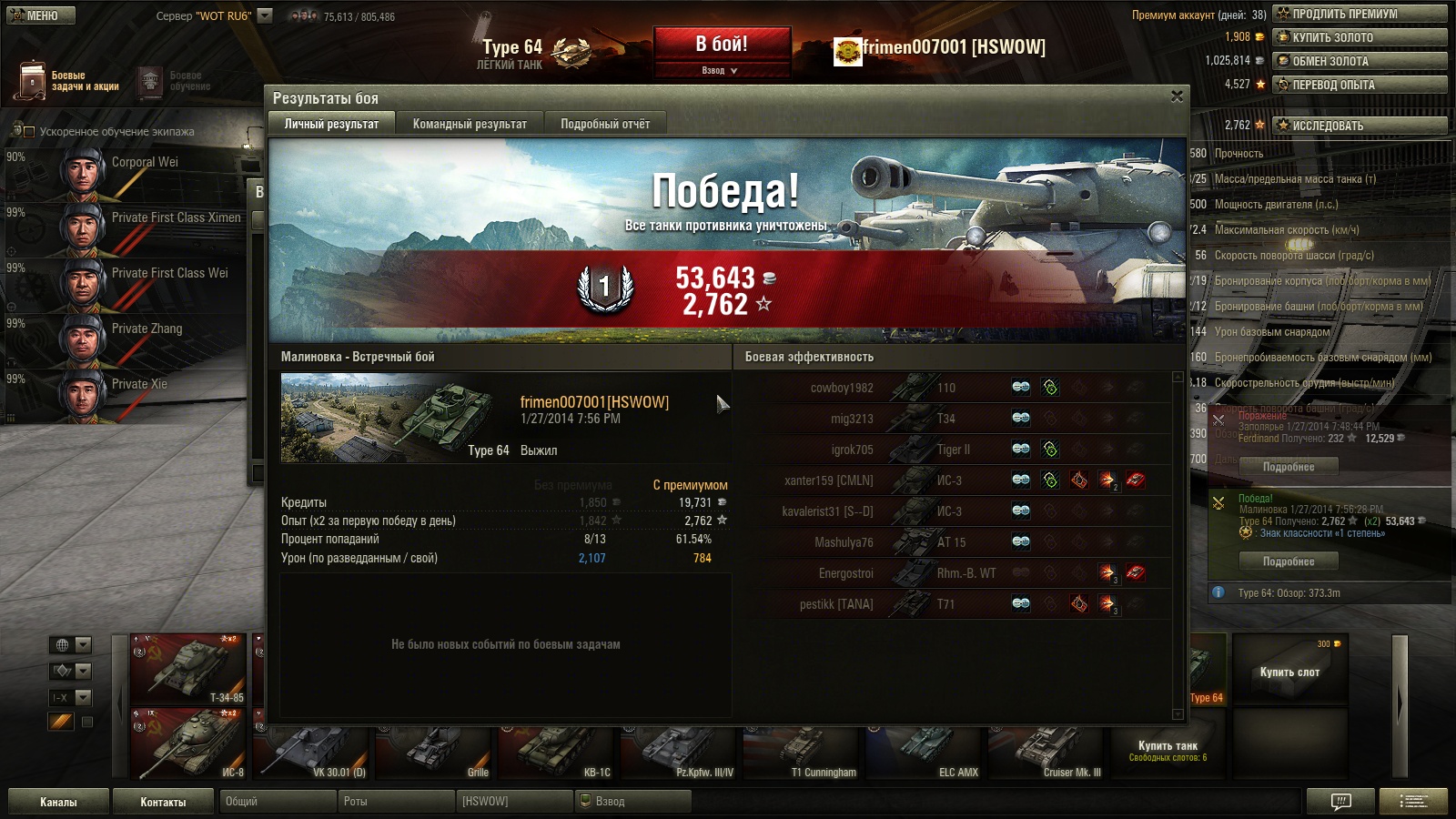Open the МЕНЮ button
1456x819 pixels.
click(x=41, y=15)
